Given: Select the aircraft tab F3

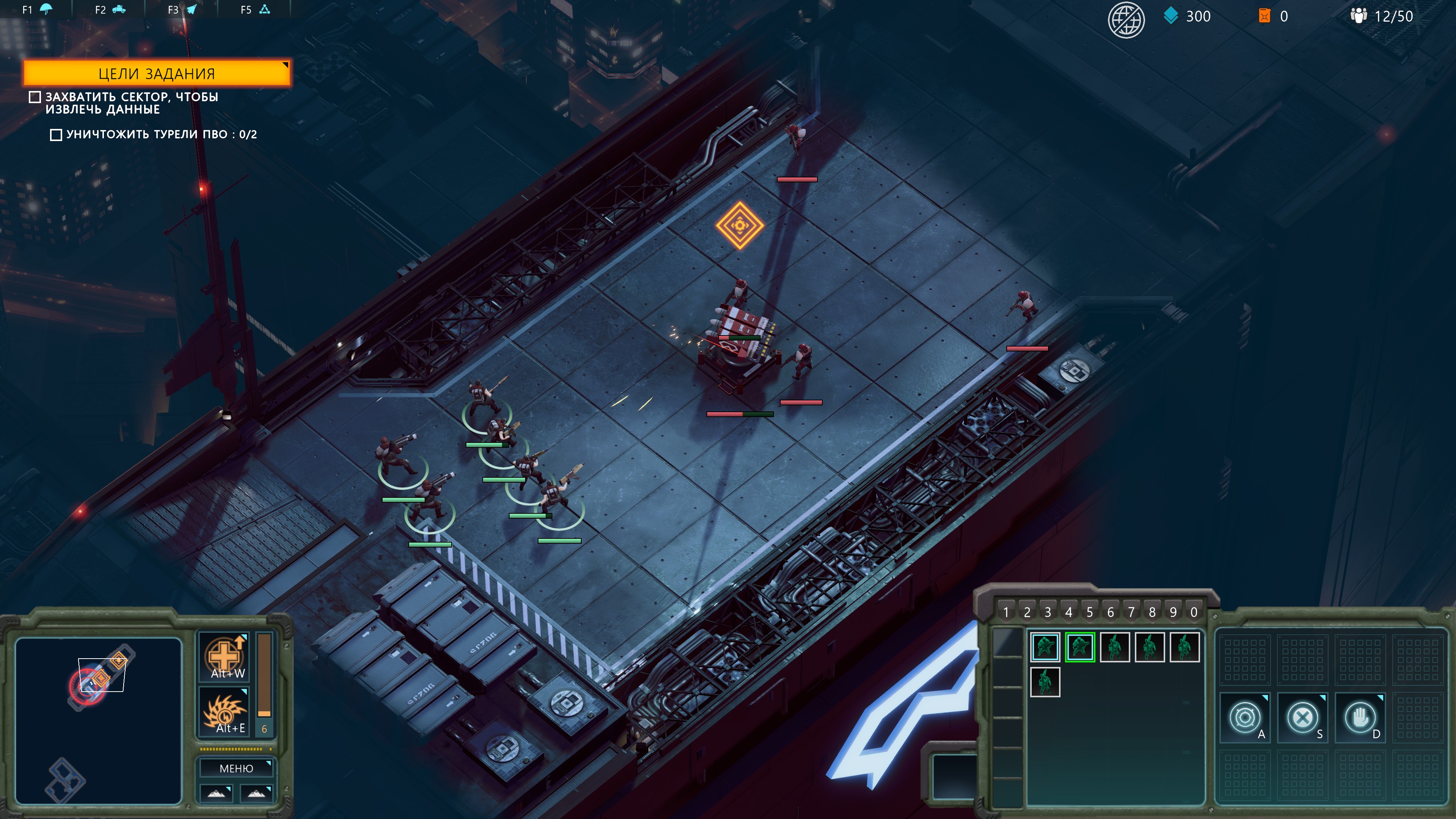Looking at the screenshot, I should 183,9.
